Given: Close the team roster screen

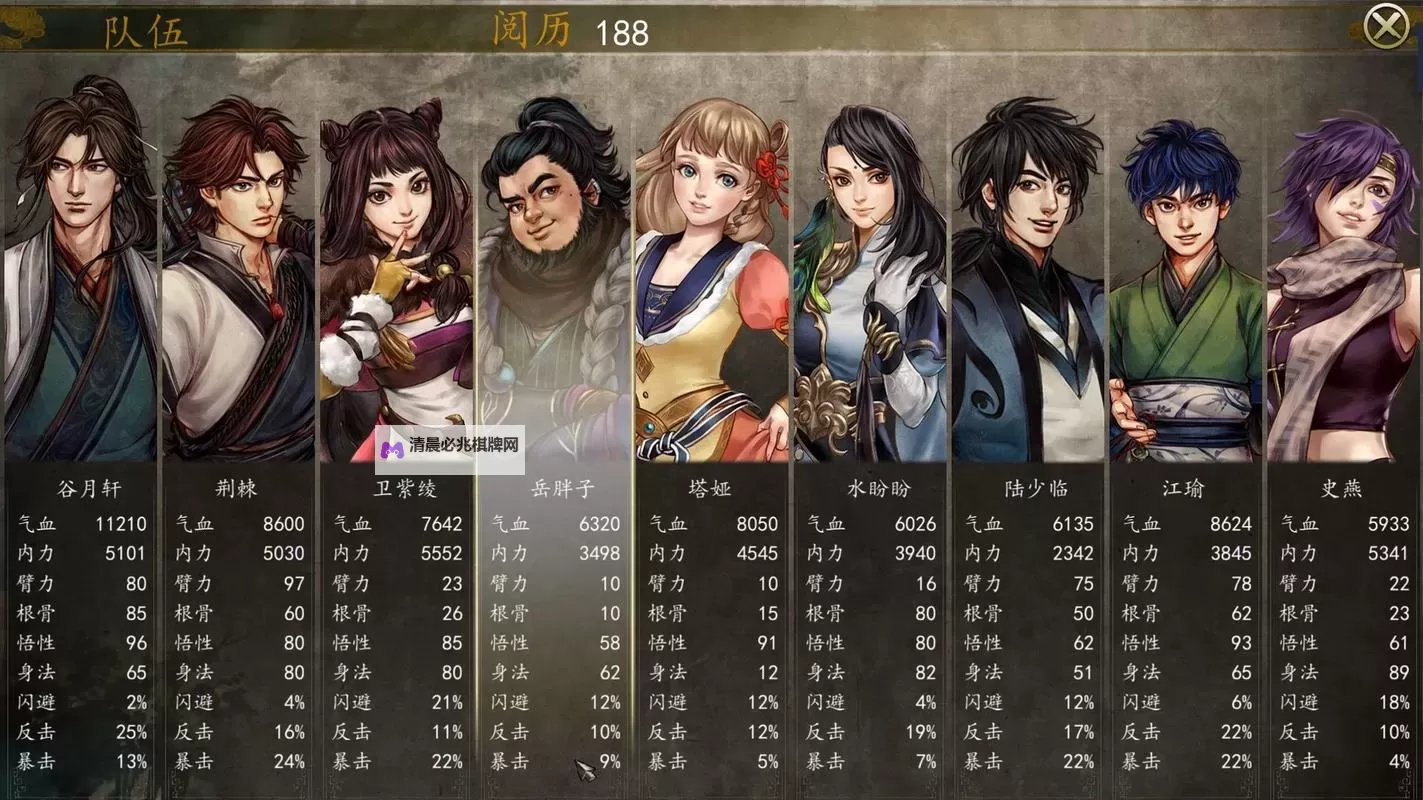Looking at the screenshot, I should [x=1386, y=27].
